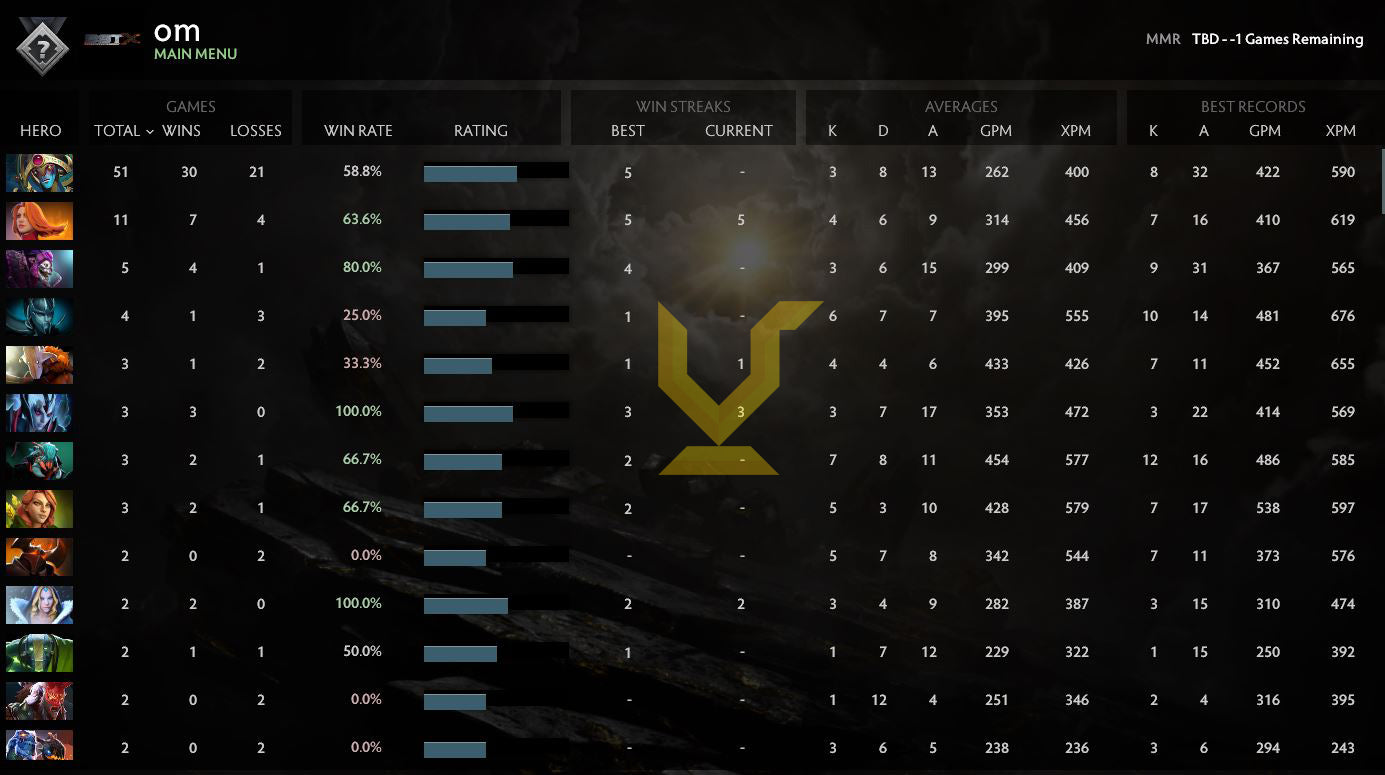Viewport: 1385px width, 775px height.
Task: Select the Crystal Maiden hero portrait
Action: click(x=39, y=604)
